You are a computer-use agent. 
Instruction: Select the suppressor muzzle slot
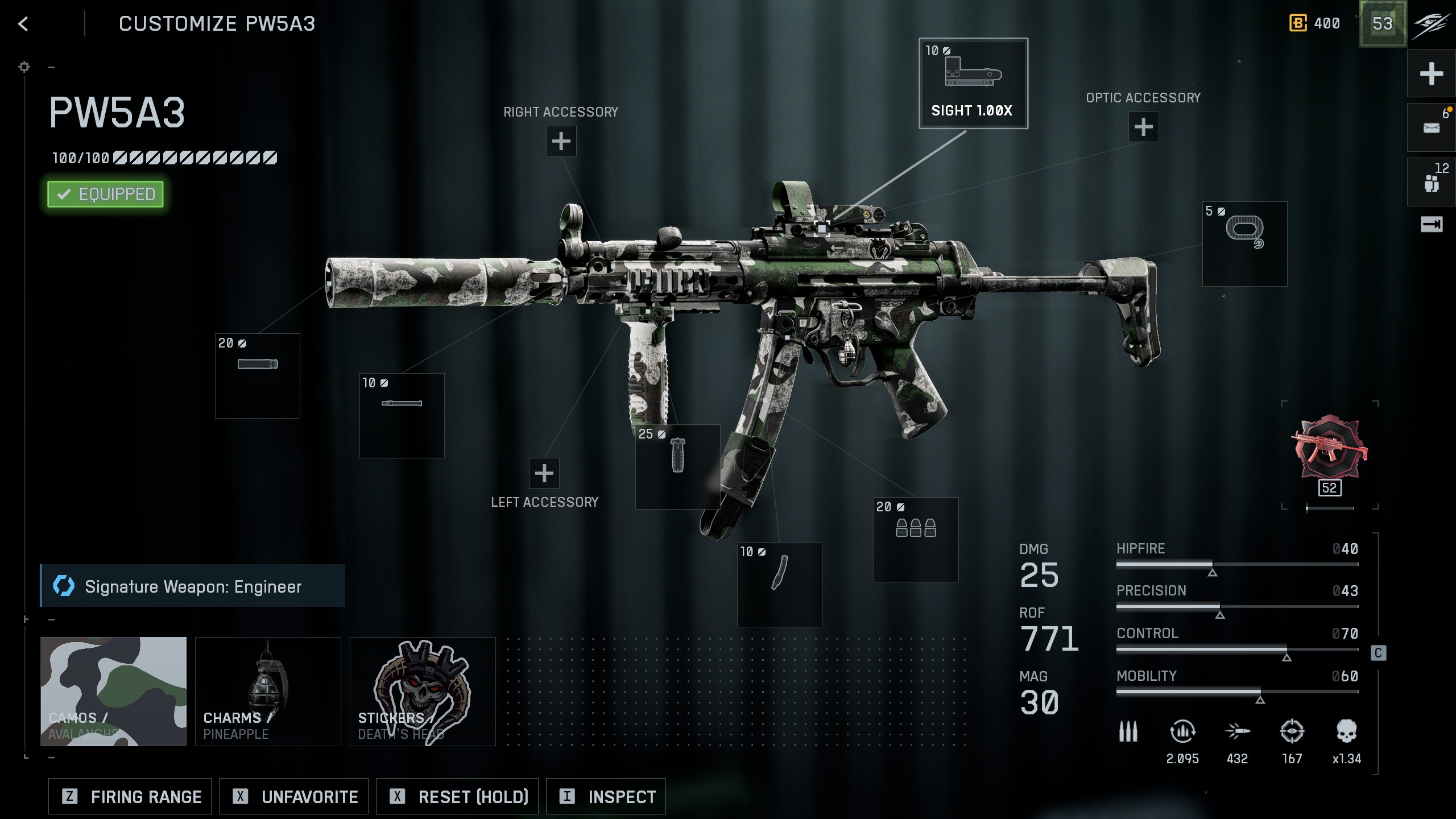pos(258,376)
